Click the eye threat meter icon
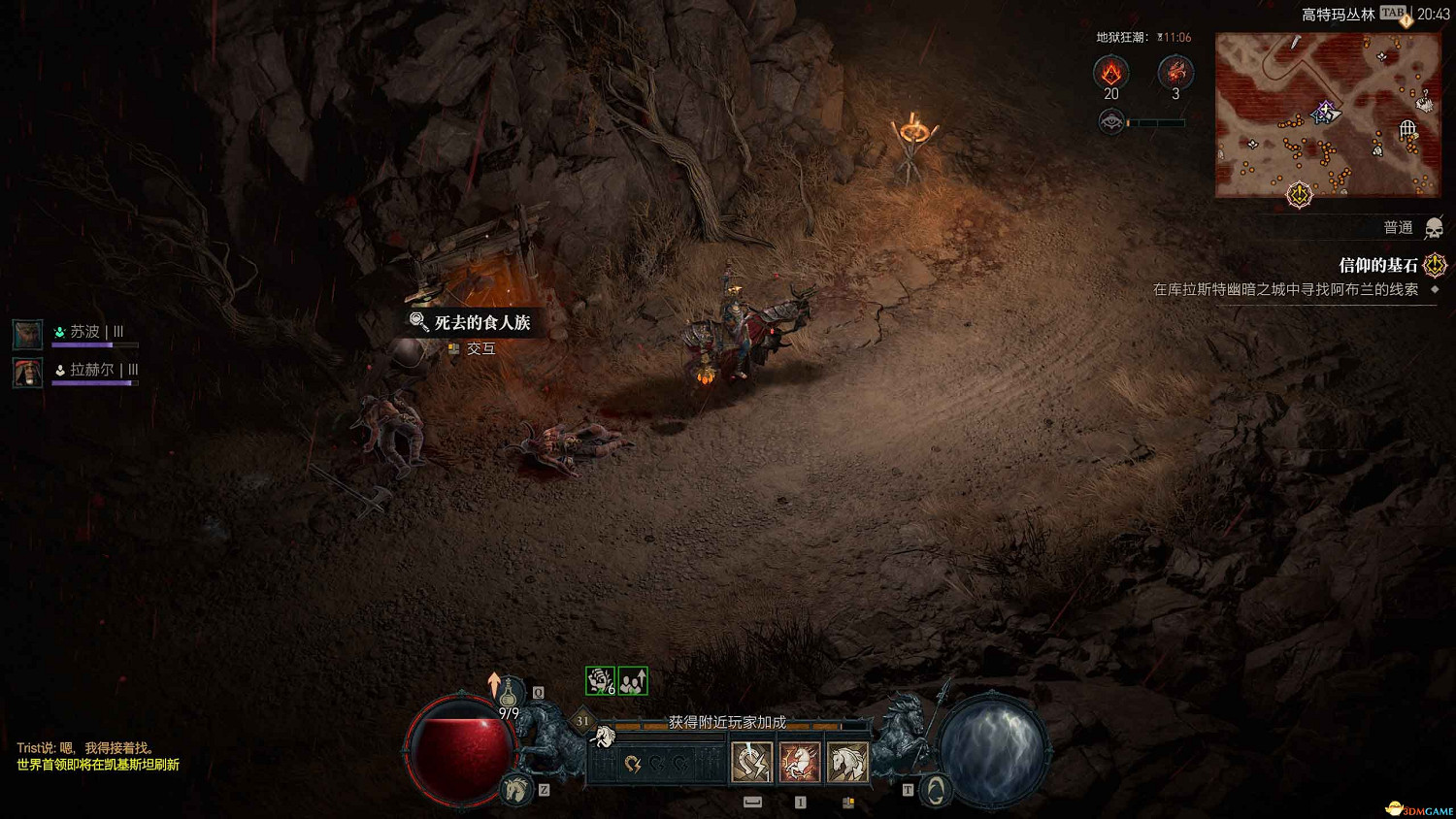 1111,122
